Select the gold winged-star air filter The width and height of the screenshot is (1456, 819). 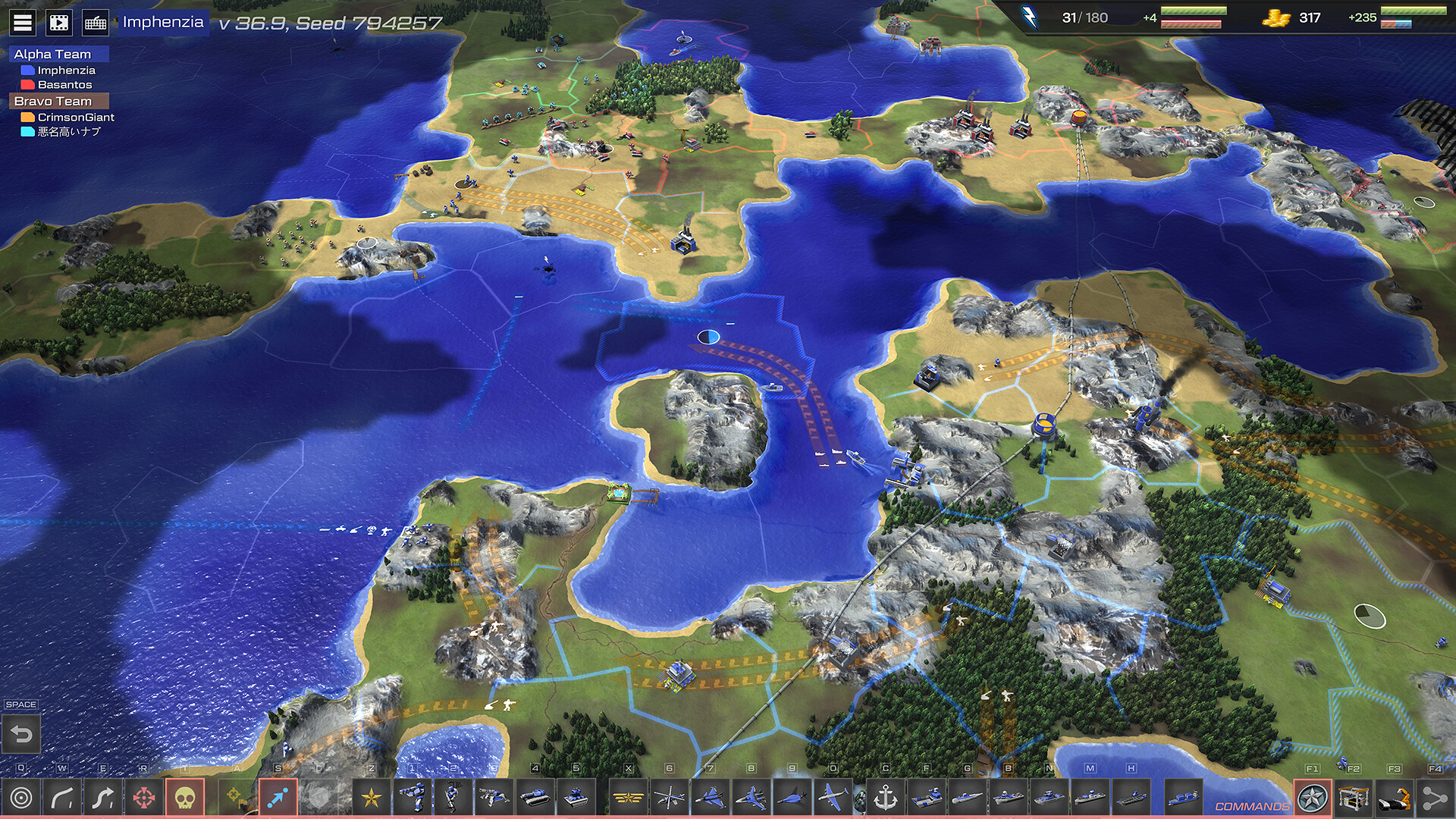coord(629,798)
